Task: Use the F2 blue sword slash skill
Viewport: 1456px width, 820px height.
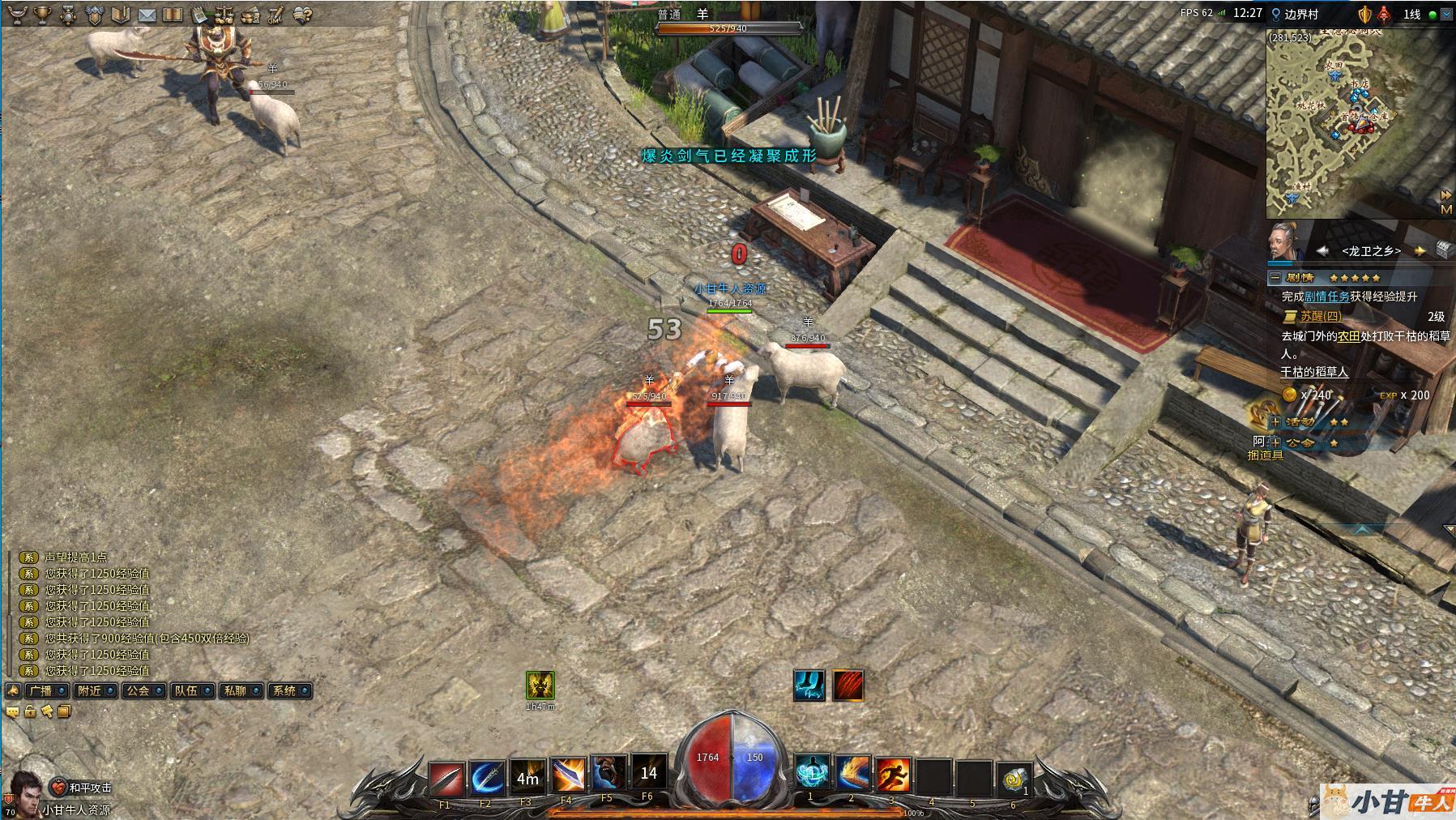Action: coord(486,778)
